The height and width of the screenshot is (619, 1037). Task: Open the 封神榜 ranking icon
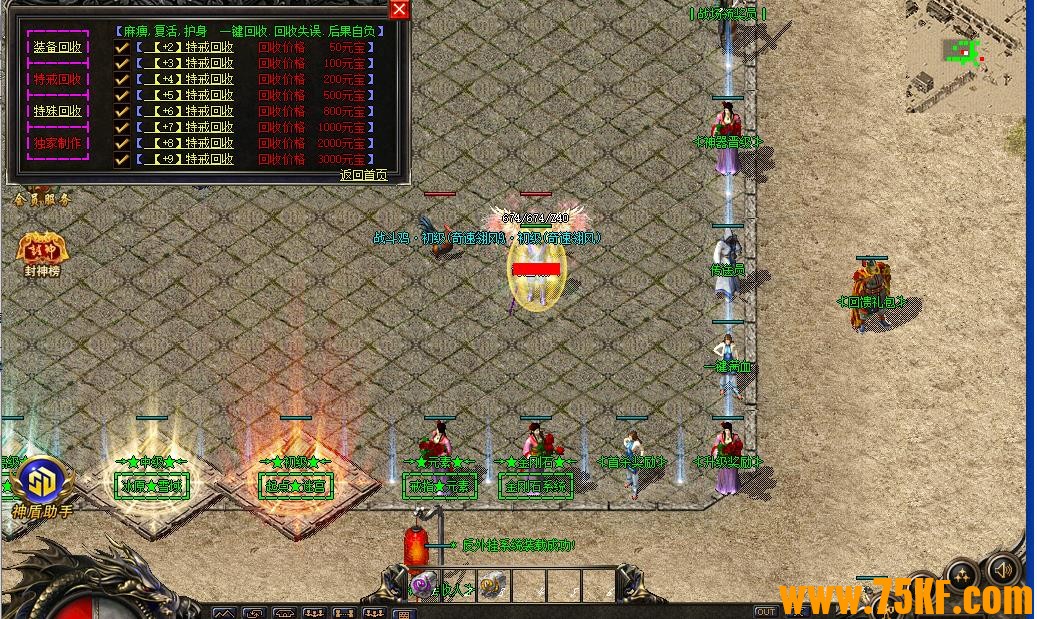(x=42, y=251)
